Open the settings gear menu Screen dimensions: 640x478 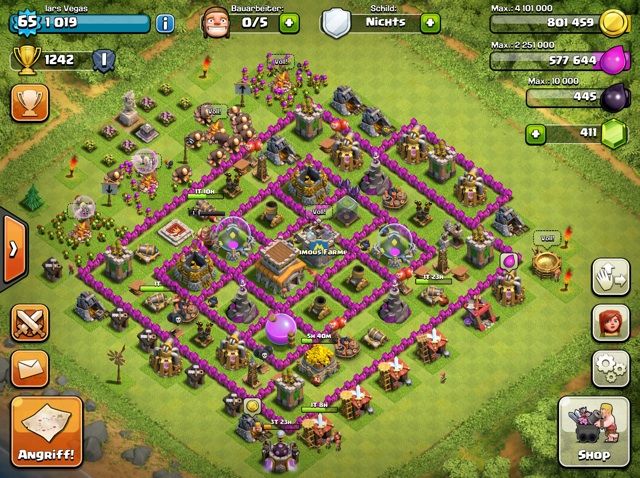608,369
